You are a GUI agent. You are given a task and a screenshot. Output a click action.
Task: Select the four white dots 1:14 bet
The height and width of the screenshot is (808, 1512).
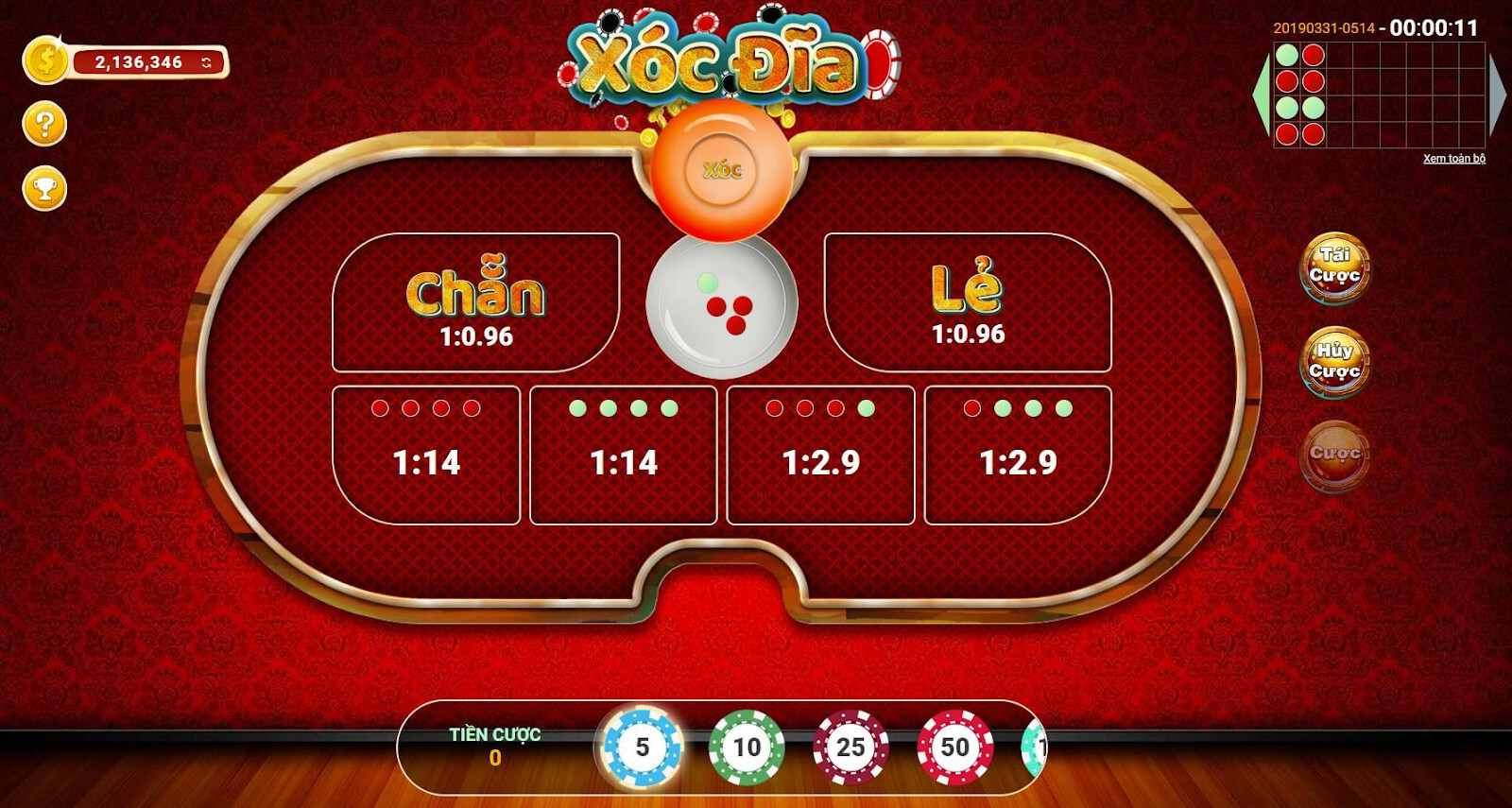(x=624, y=454)
